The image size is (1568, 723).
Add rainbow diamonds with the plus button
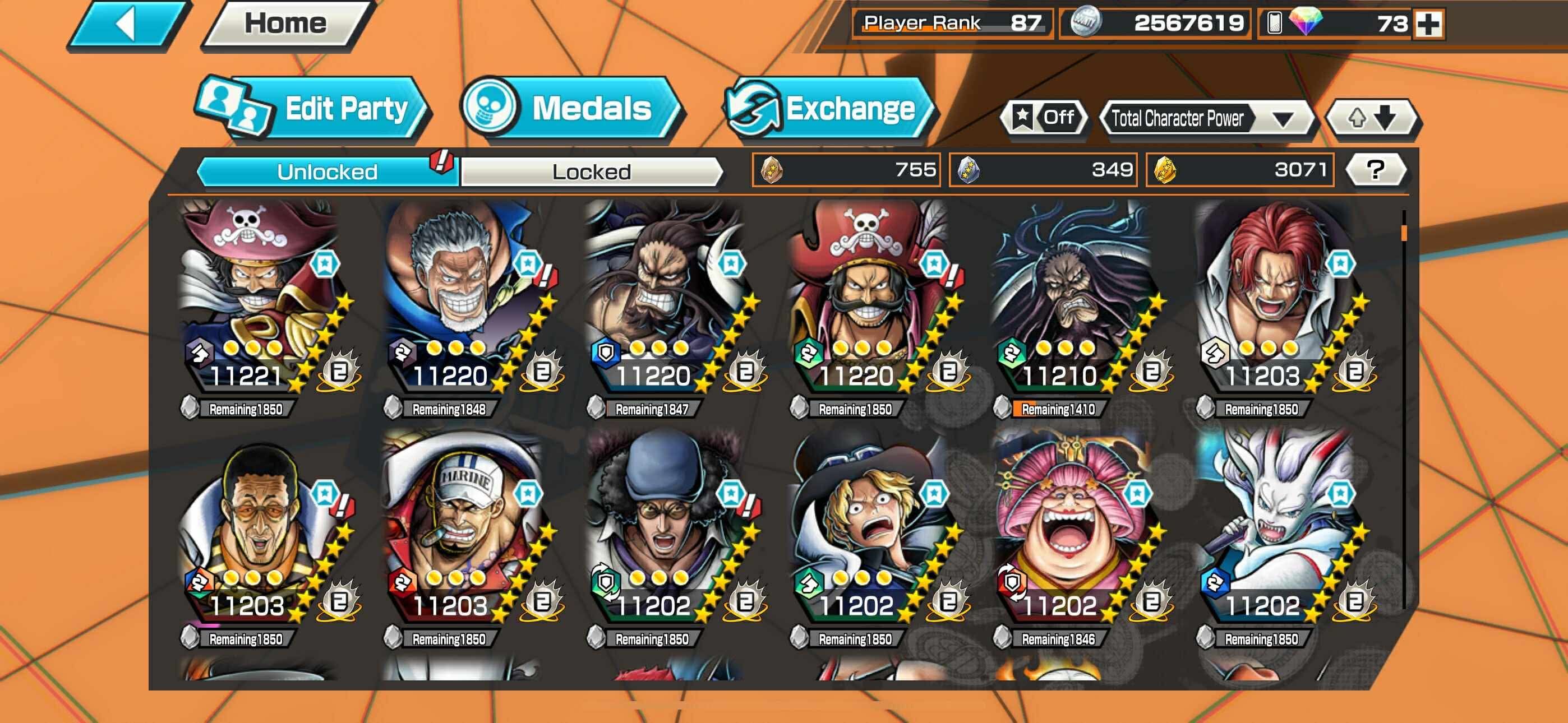1428,24
